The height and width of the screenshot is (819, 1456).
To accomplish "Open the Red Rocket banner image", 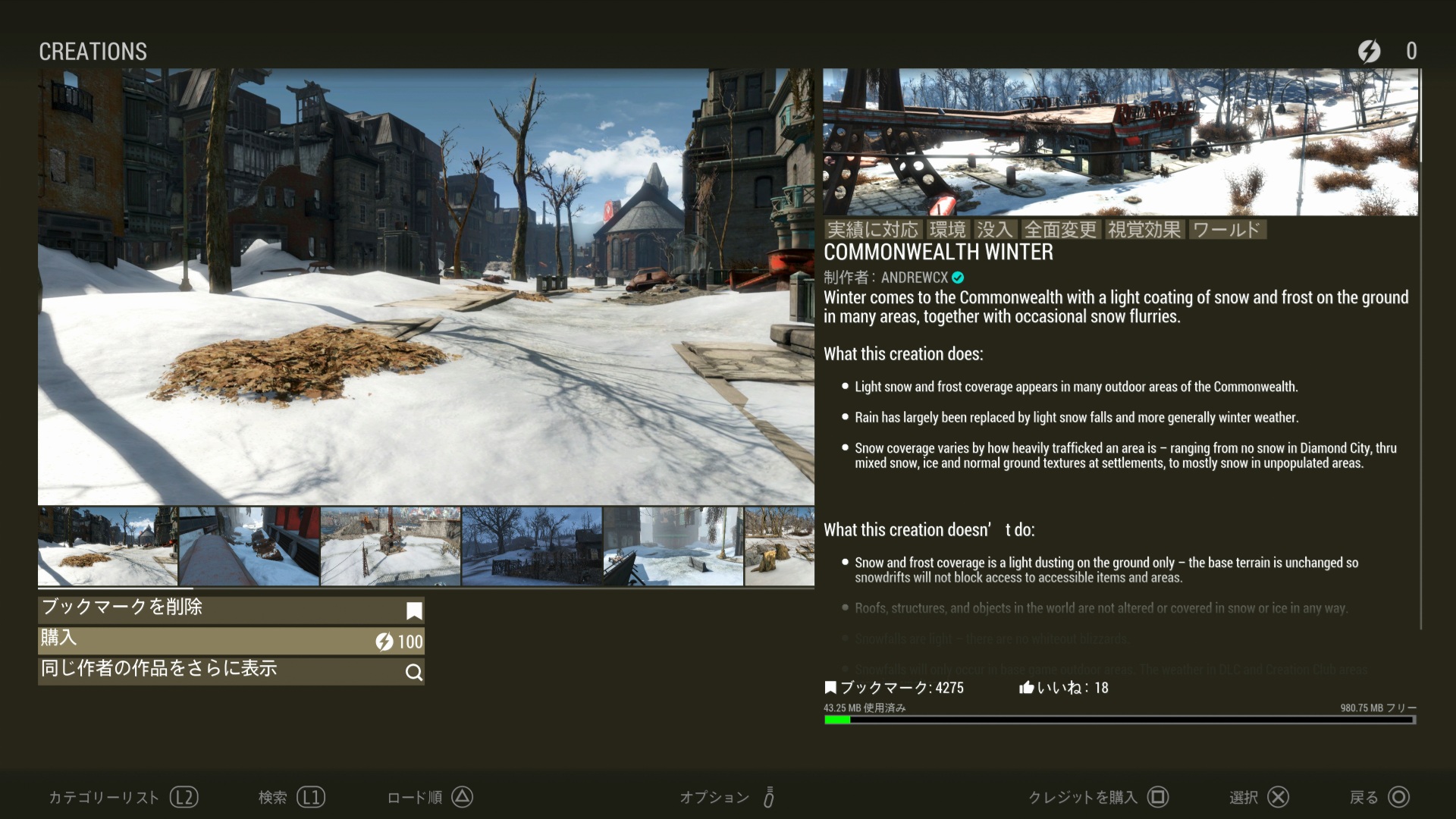I will (1120, 142).
